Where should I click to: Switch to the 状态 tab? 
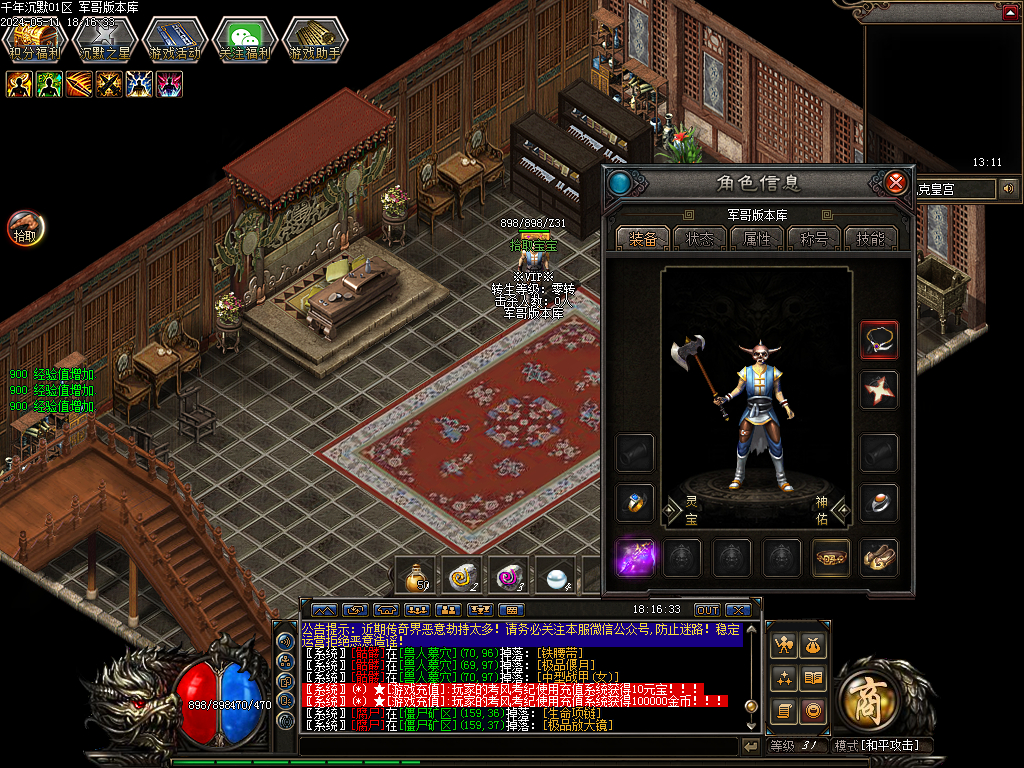click(700, 239)
